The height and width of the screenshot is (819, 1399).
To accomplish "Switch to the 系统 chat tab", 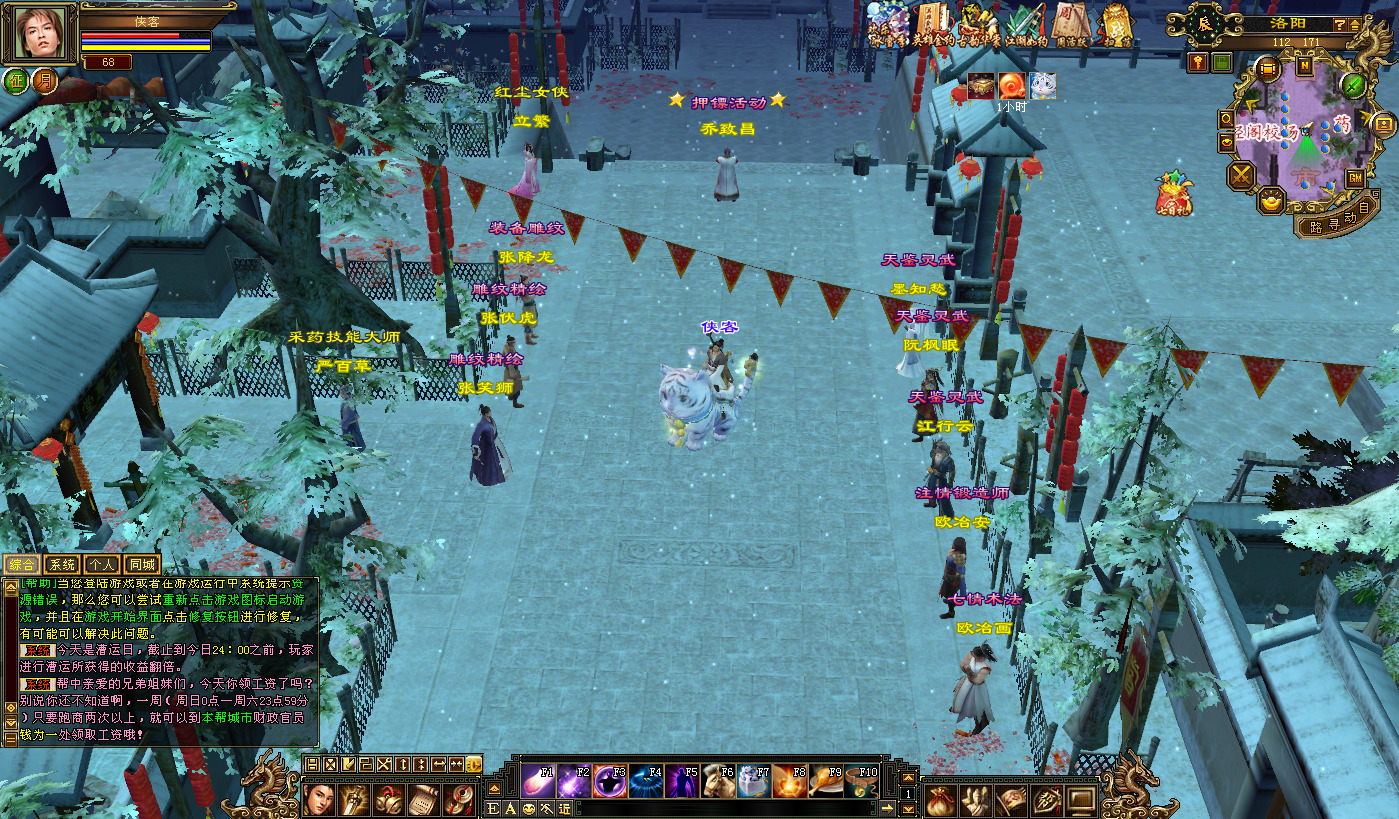I will (62, 565).
